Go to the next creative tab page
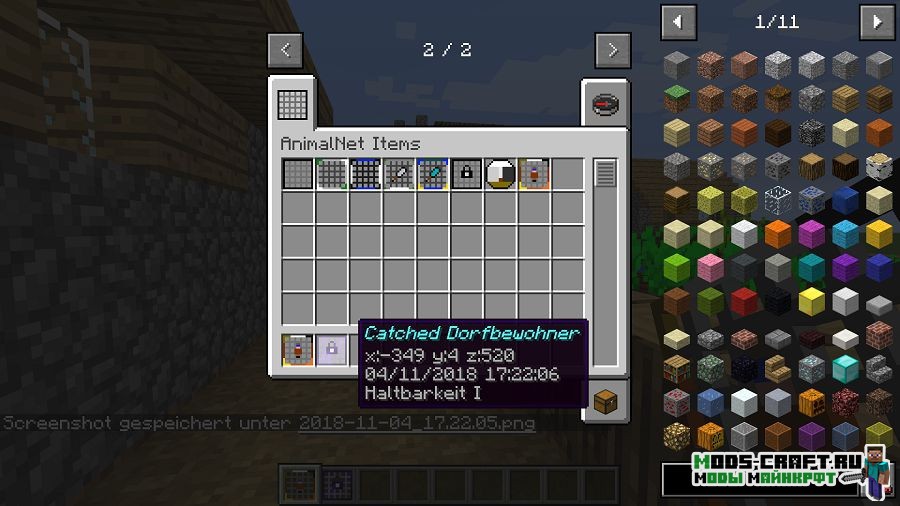 (612, 49)
